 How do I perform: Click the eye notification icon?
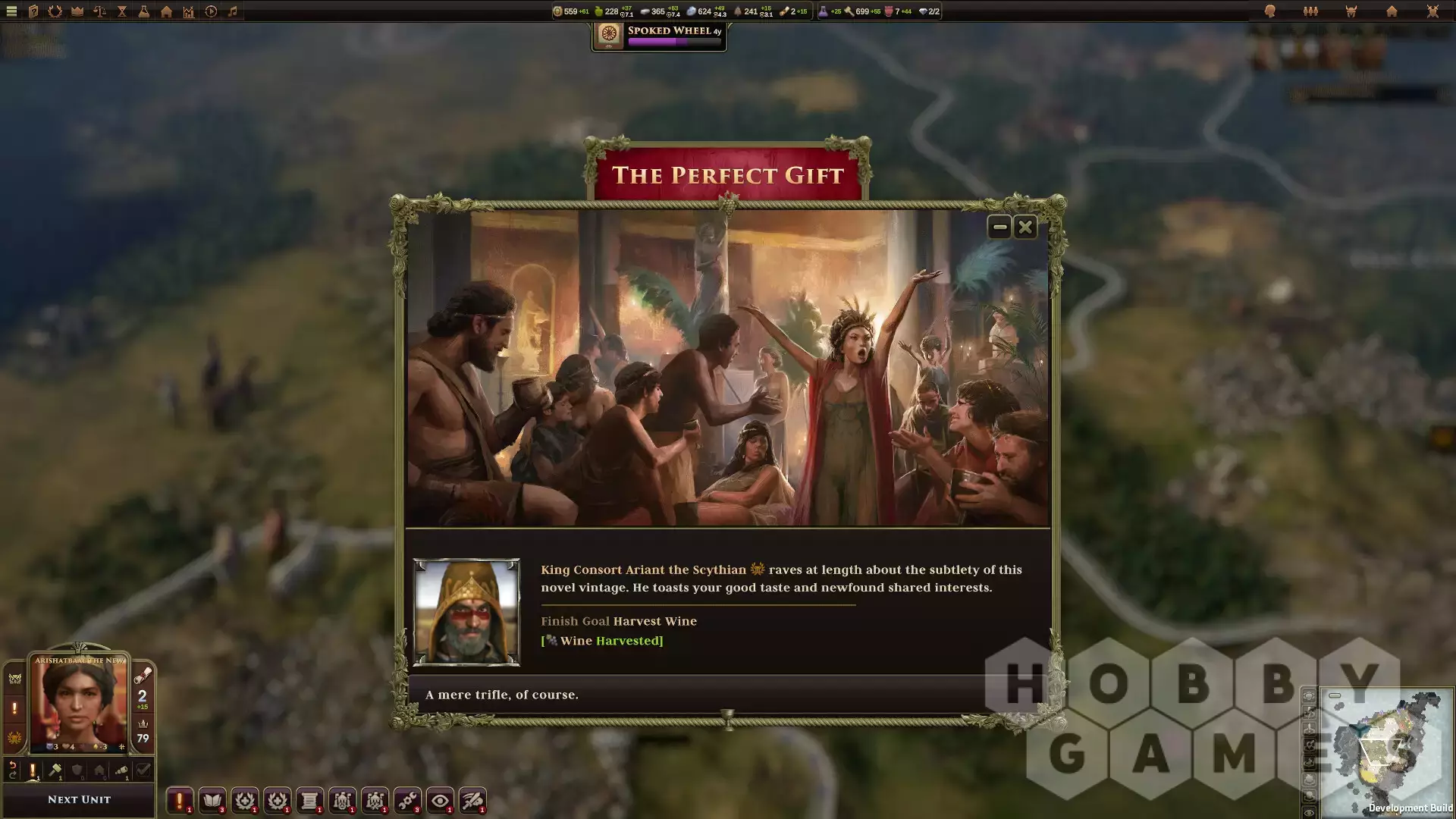click(x=440, y=800)
